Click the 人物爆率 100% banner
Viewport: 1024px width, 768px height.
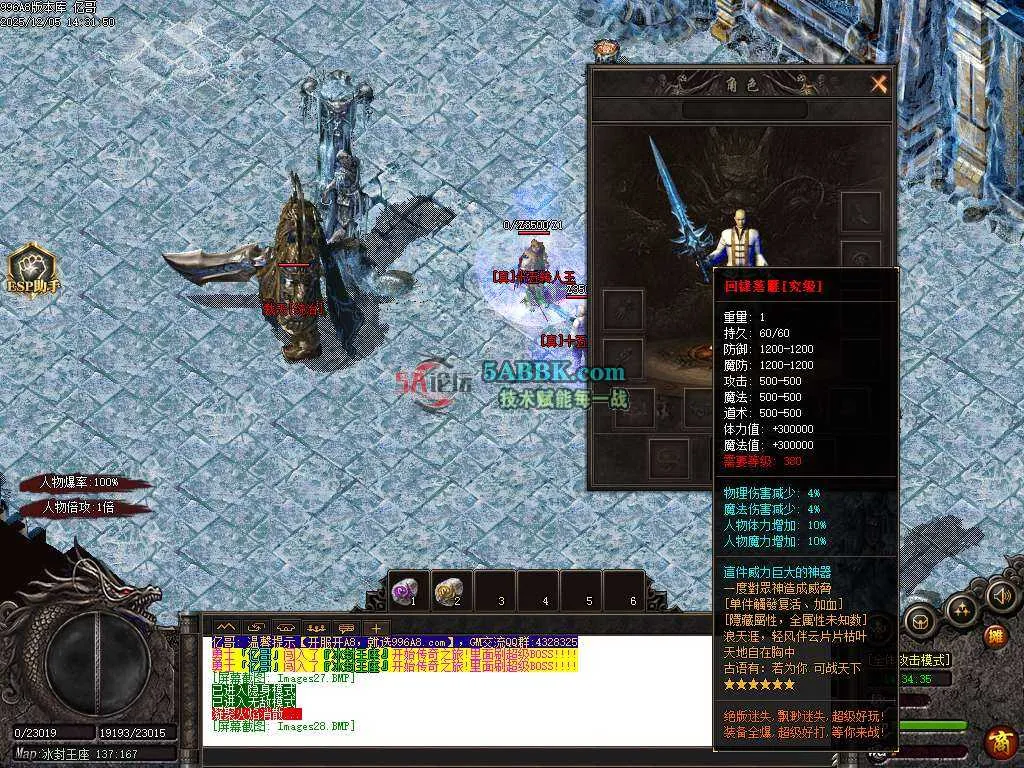80,482
